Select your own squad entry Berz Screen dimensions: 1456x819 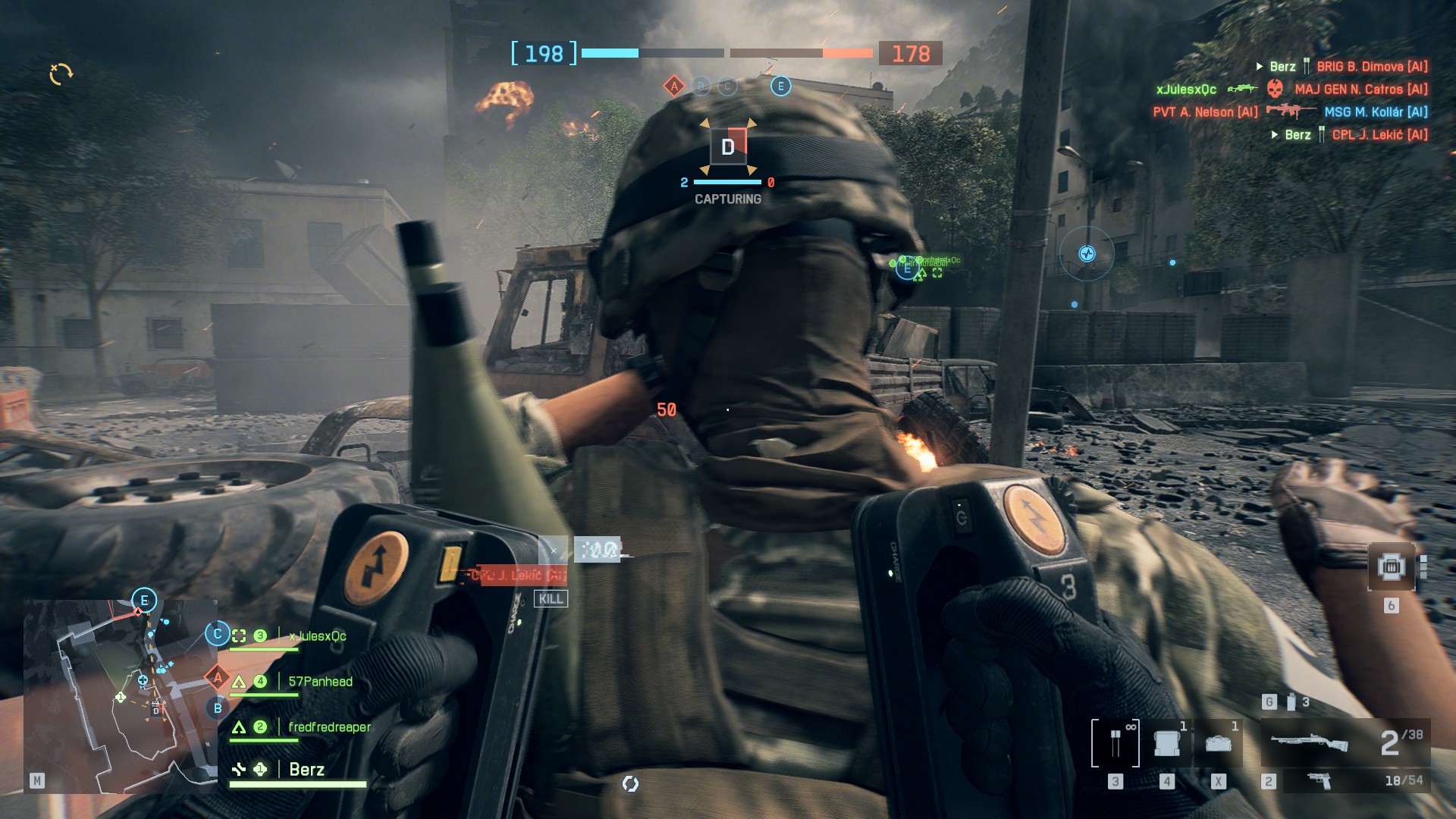306,770
